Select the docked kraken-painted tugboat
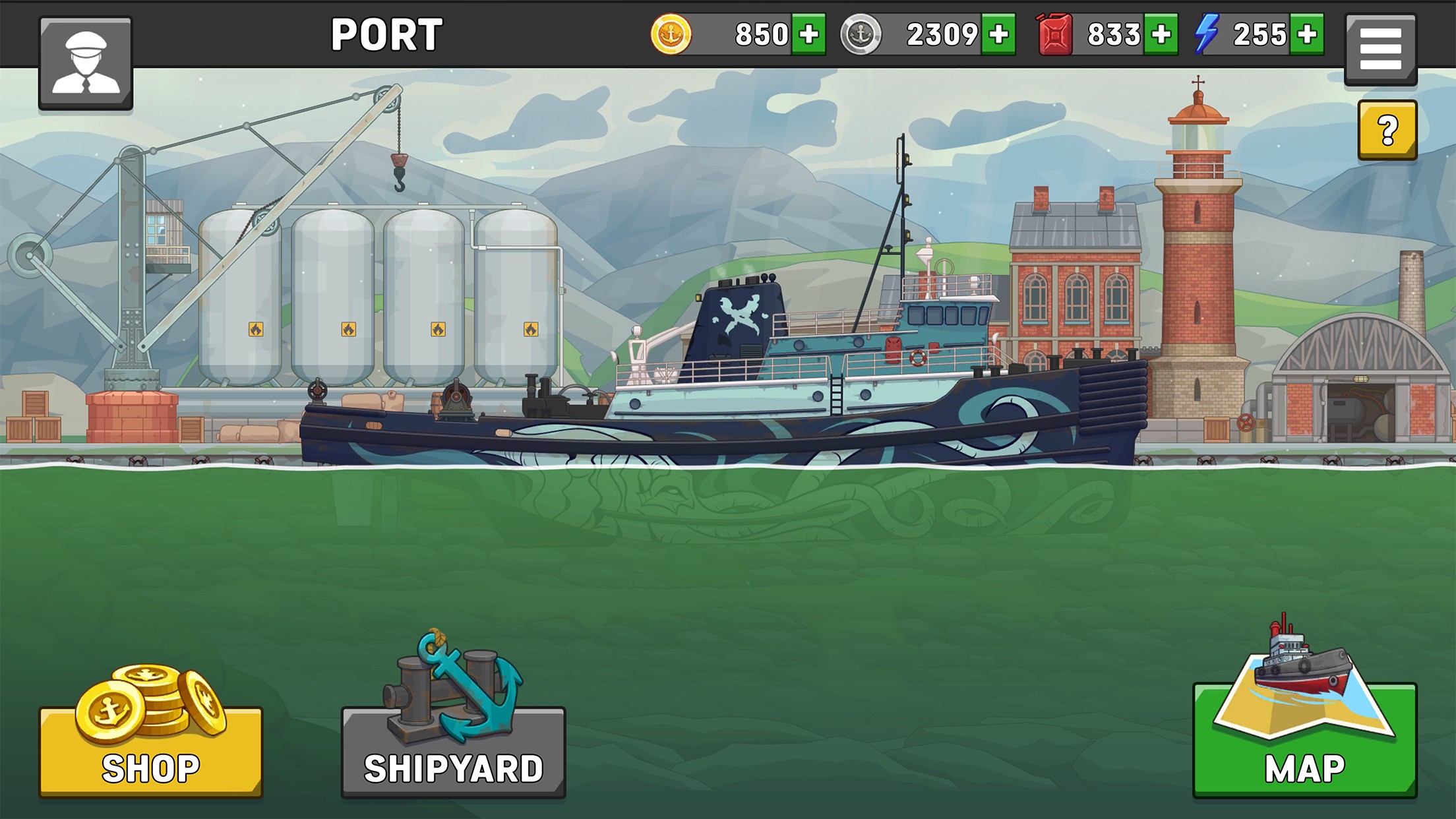Viewport: 1456px width, 819px height. point(725,396)
